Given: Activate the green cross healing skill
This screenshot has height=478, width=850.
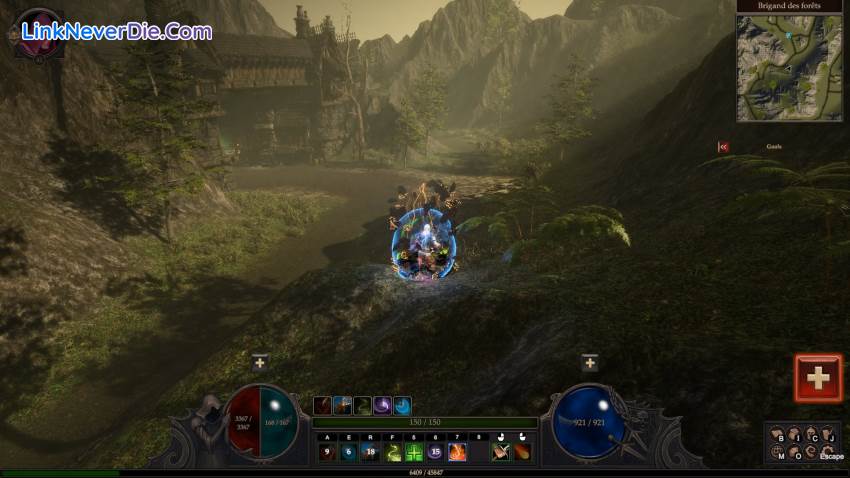Looking at the screenshot, I should click(414, 452).
